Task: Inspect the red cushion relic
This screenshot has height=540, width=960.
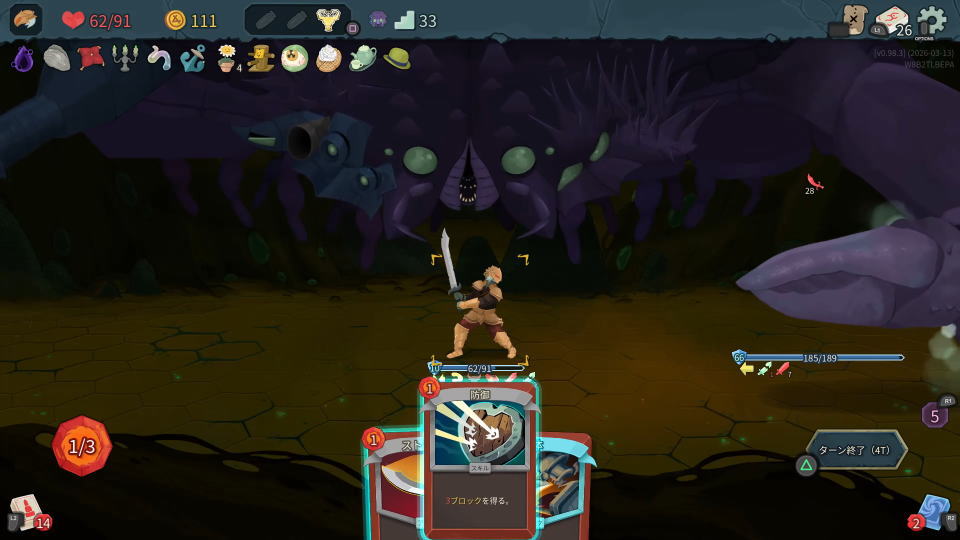Action: click(91, 58)
